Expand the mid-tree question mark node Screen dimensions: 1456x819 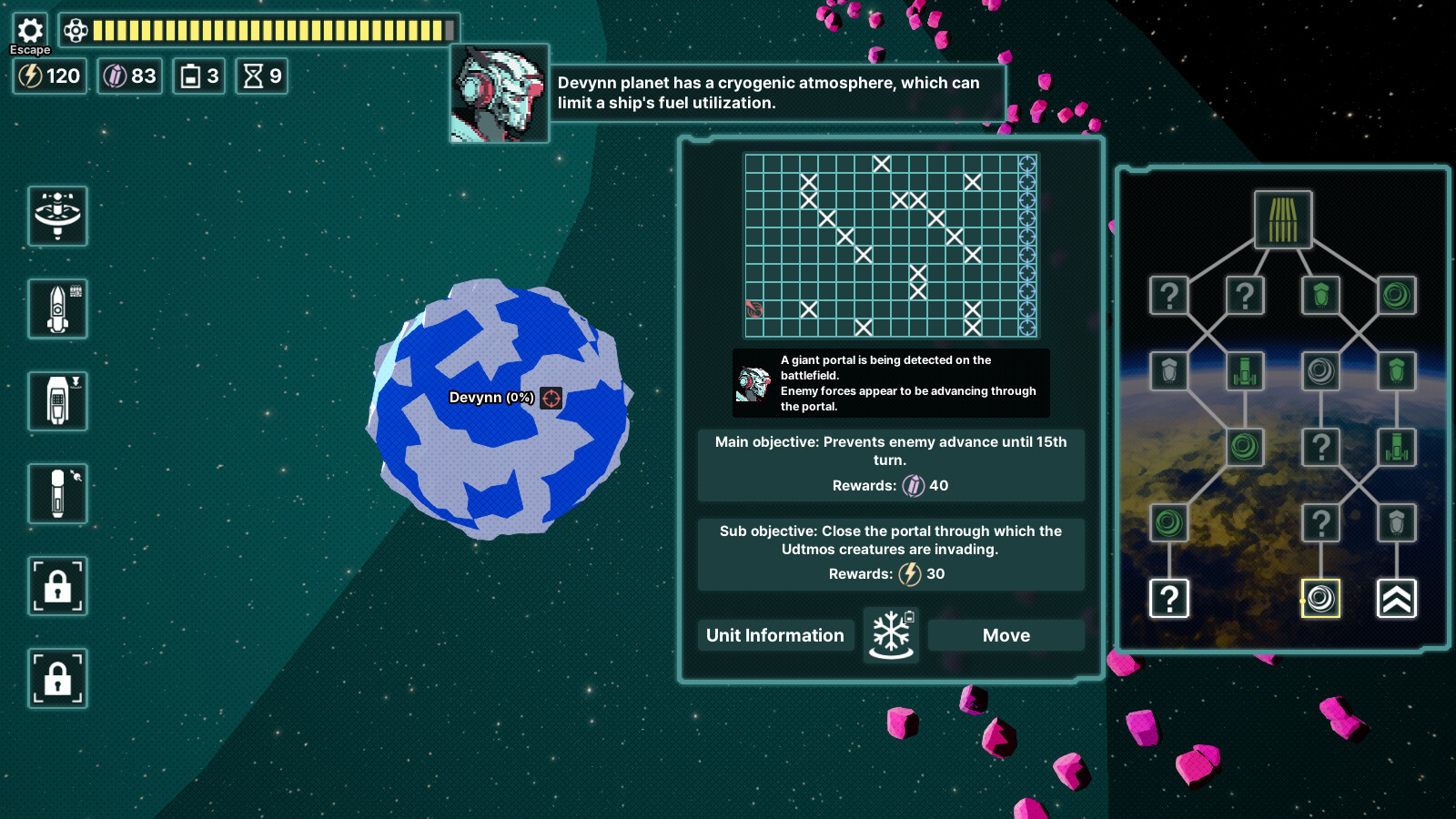click(x=1321, y=446)
